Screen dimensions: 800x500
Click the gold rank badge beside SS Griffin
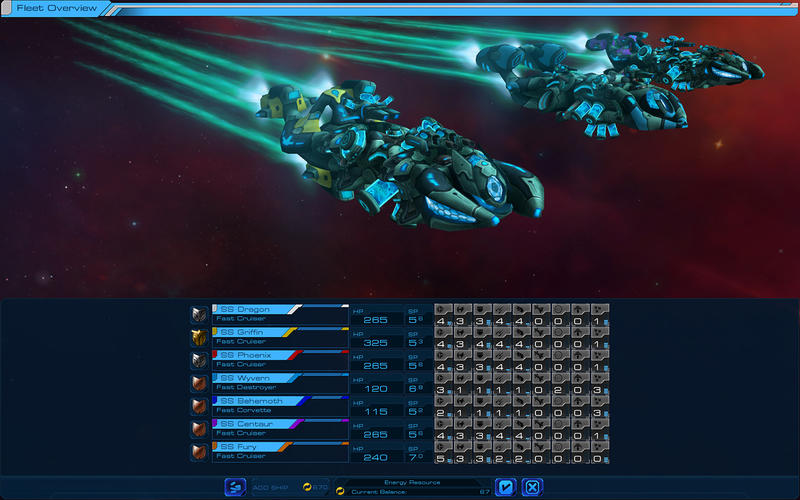[200, 336]
